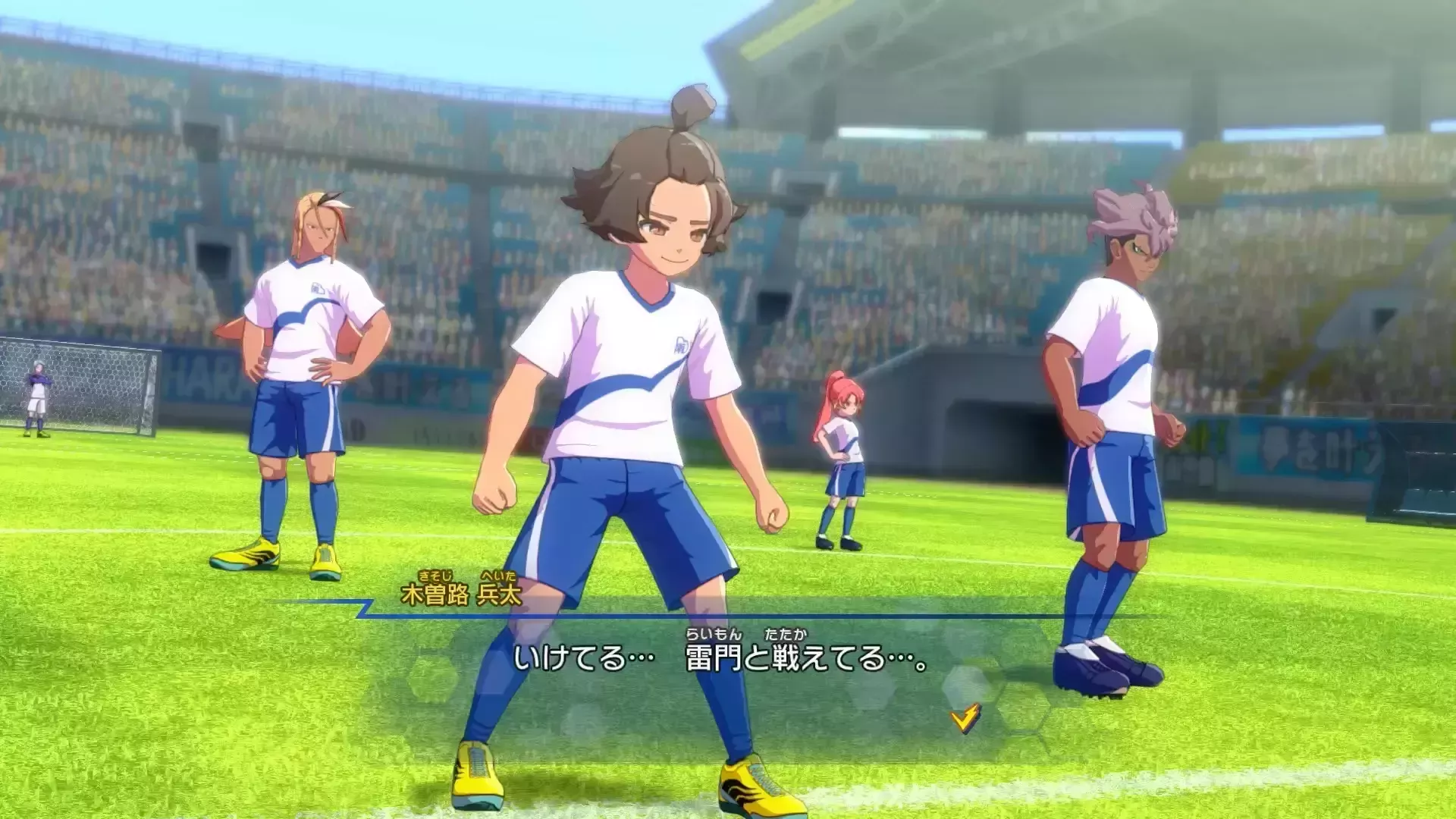This screenshot has height=819, width=1456.
Task: Click the furigana きそじ above the speaker name
Action: pos(436,578)
